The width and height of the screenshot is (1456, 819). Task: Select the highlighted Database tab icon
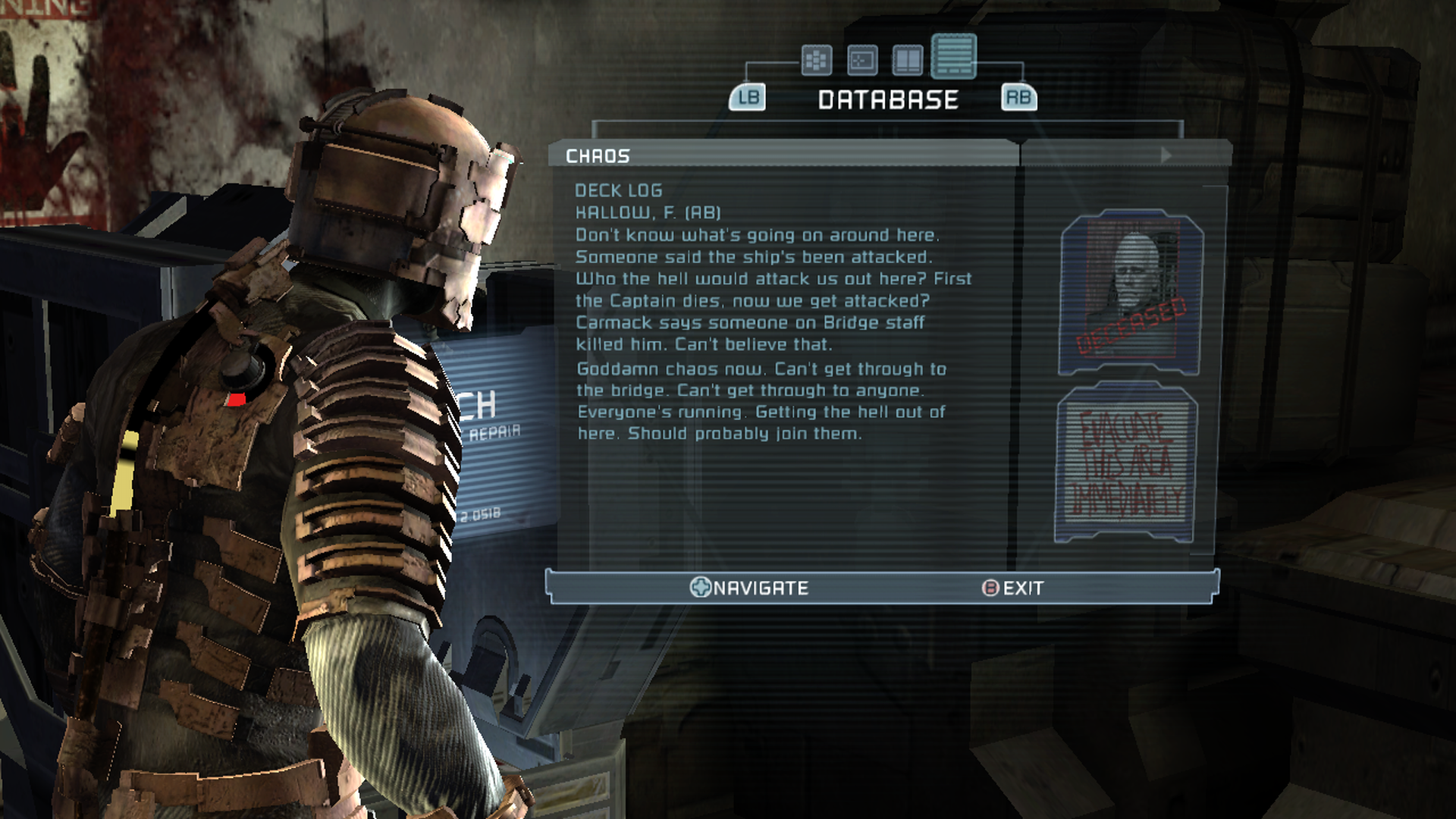[x=953, y=56]
